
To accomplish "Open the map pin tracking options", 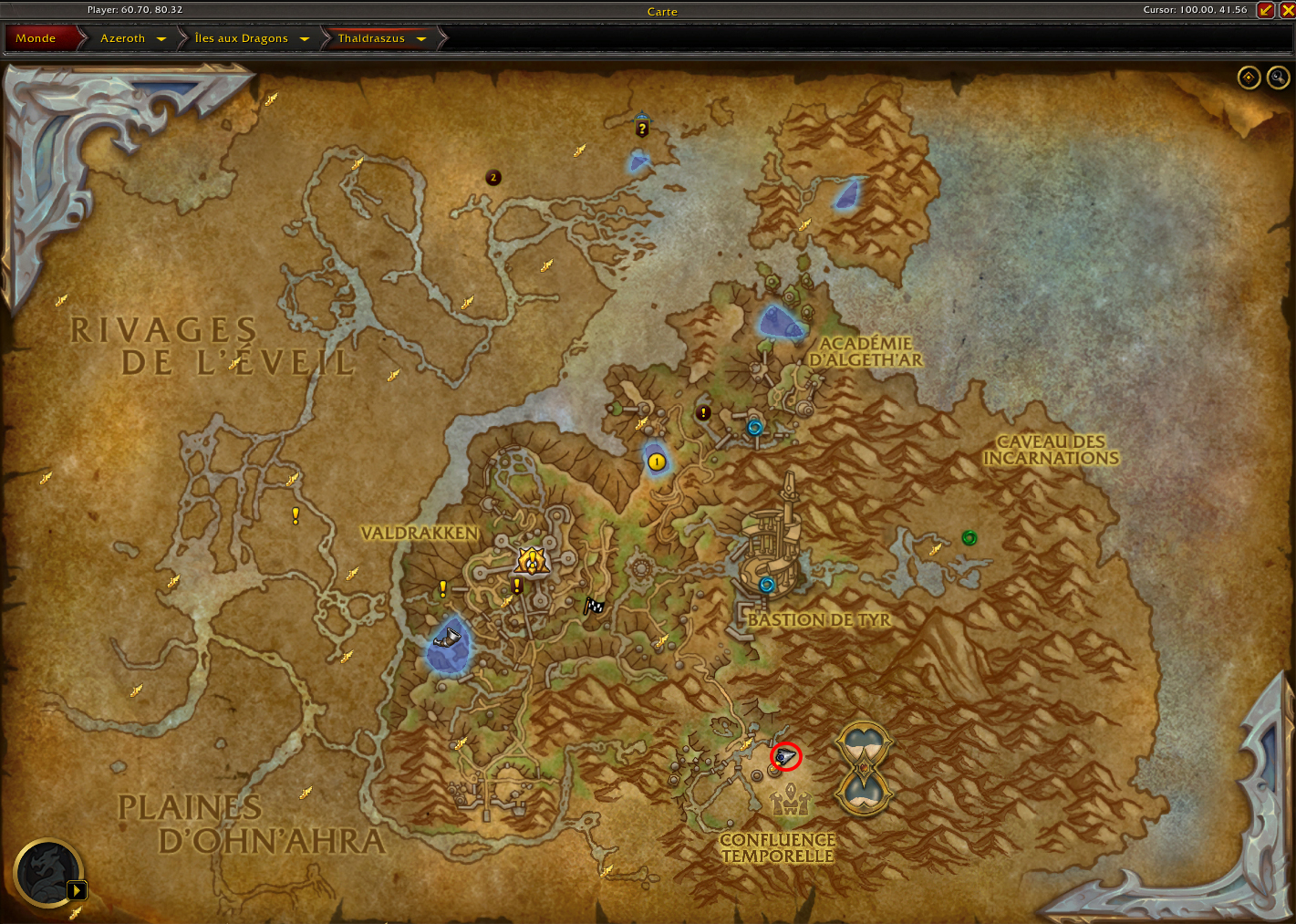I will pyautogui.click(x=1249, y=78).
